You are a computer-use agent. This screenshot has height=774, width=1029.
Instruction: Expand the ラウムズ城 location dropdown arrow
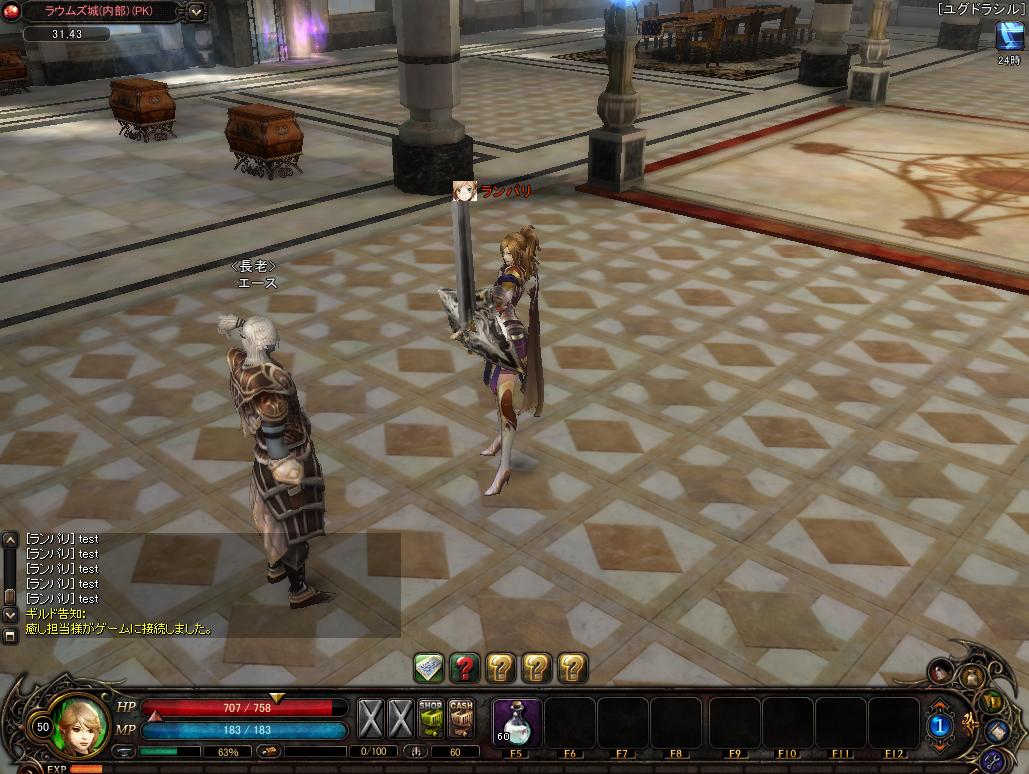195,13
